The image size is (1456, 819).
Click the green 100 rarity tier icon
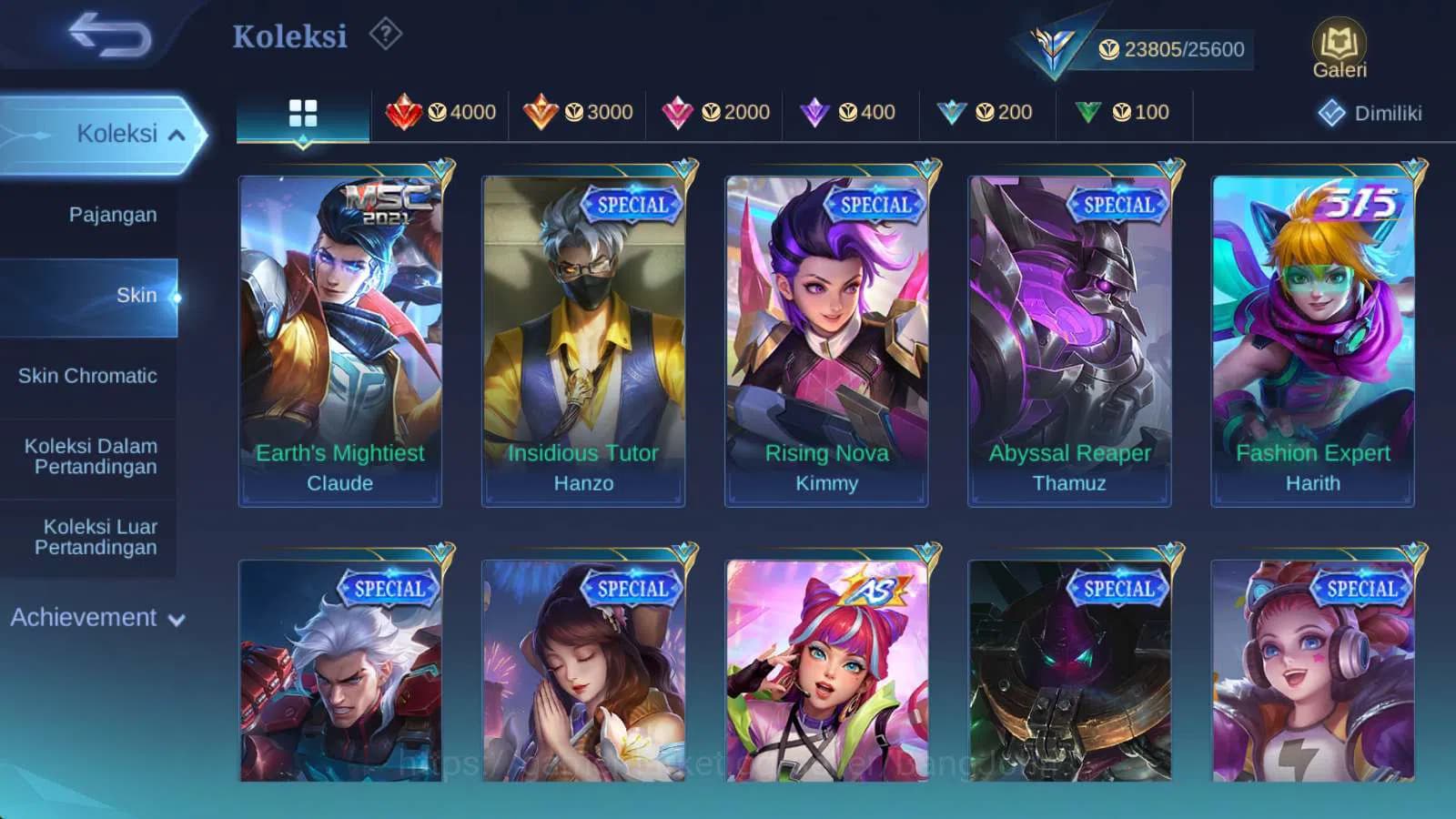coord(1088,111)
